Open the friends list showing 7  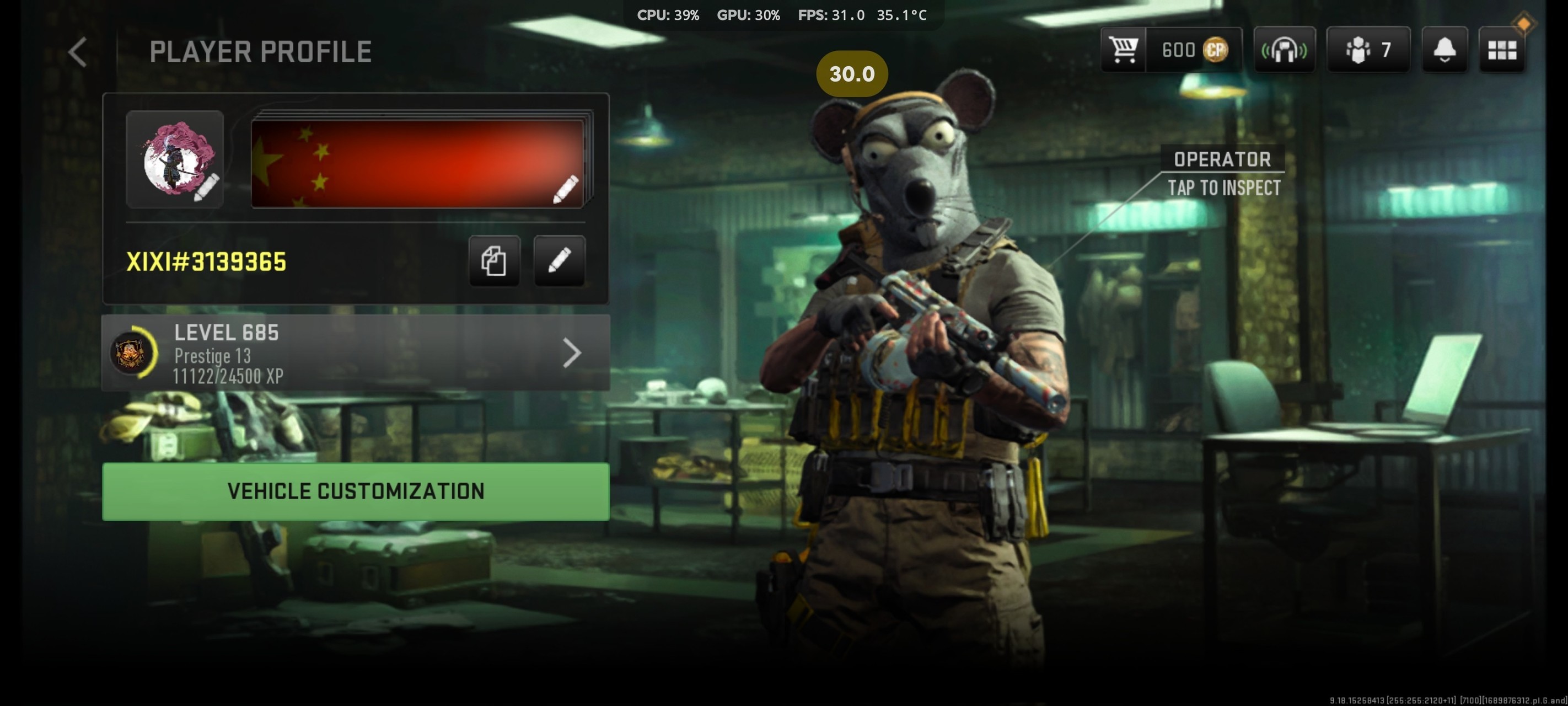pyautogui.click(x=1368, y=50)
